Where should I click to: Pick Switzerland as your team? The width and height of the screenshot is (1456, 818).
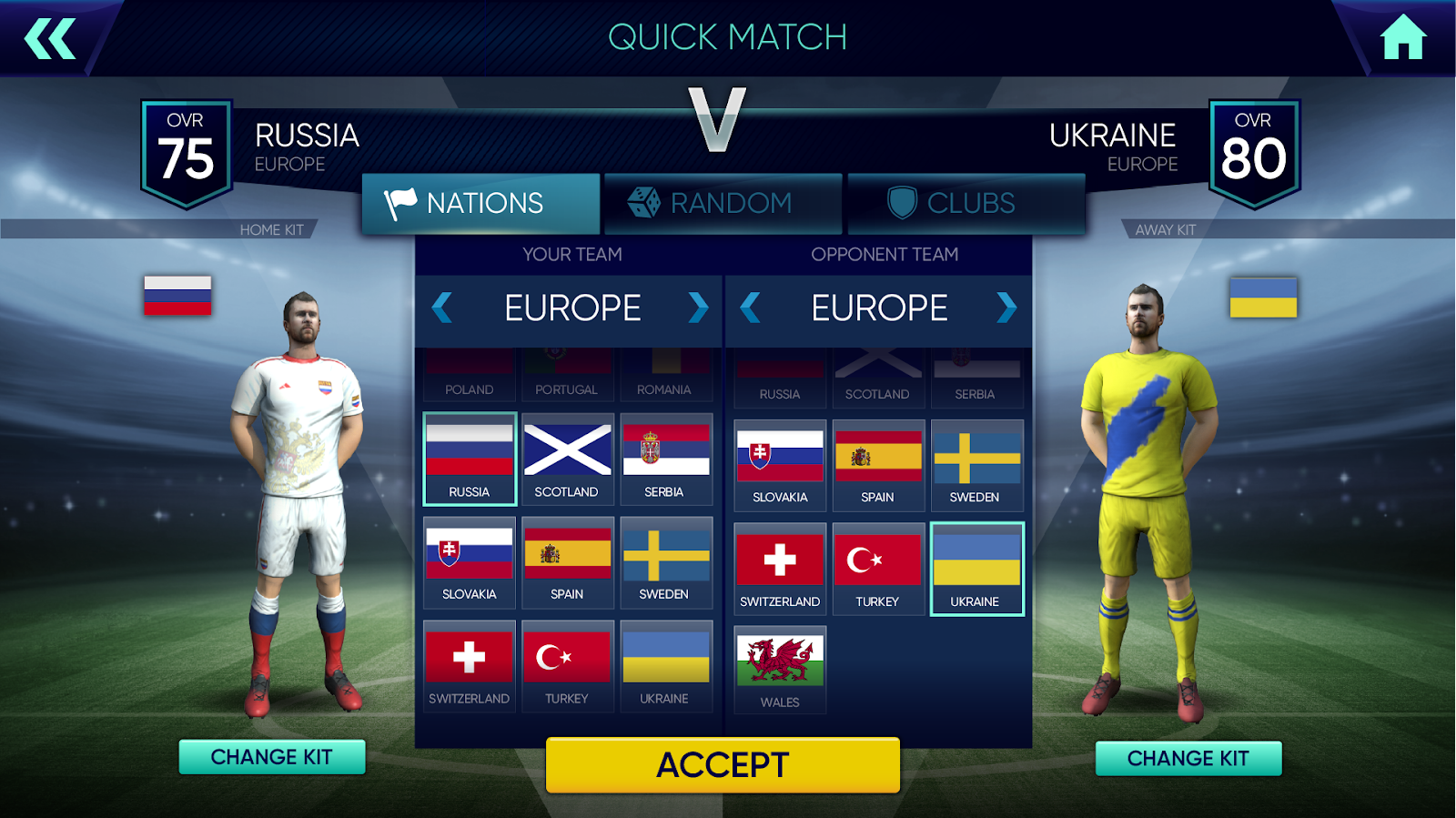pos(470,665)
